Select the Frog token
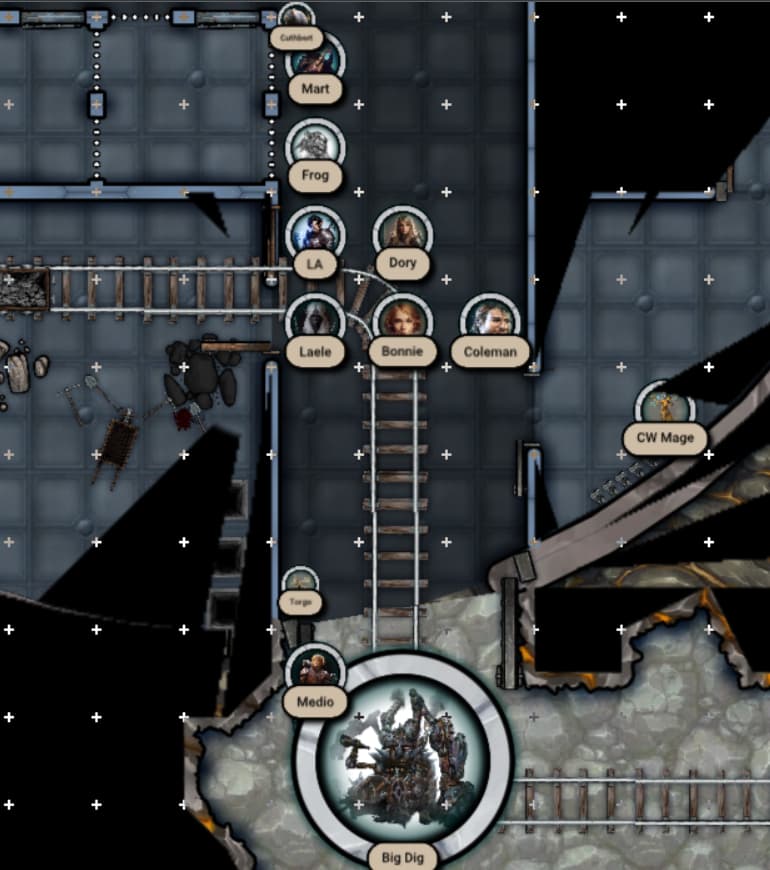The height and width of the screenshot is (870, 770). point(315,146)
